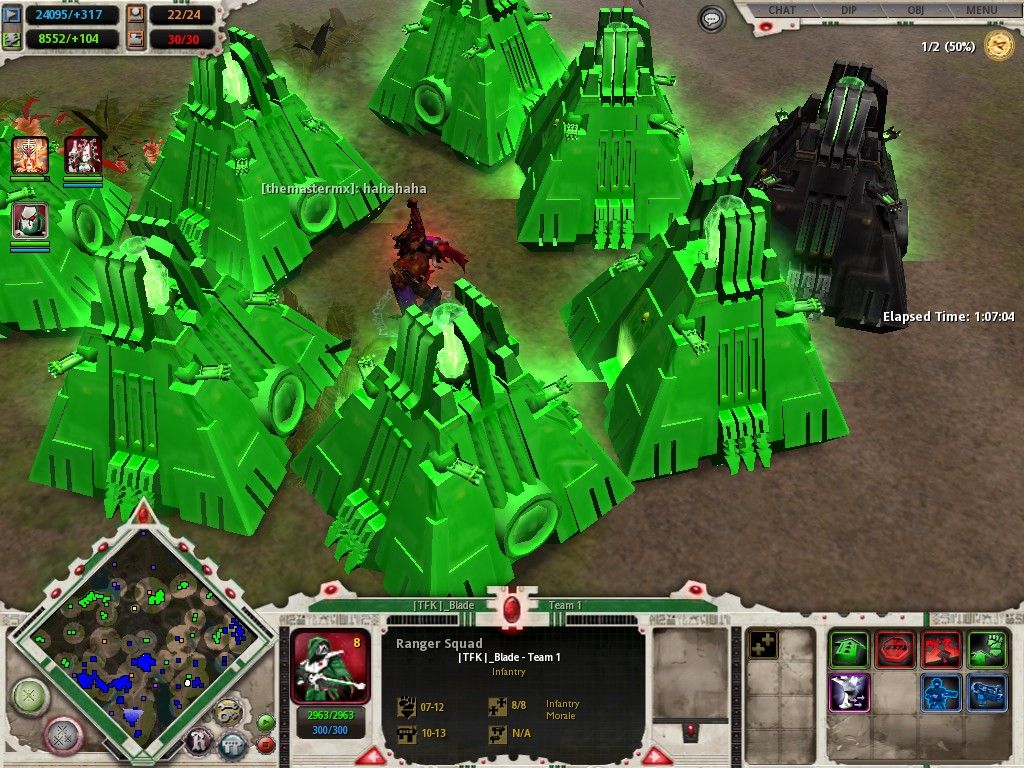This screenshot has width=1024, height=768.
Task: Select the blue heavy weapon icon
Action: coord(987,693)
